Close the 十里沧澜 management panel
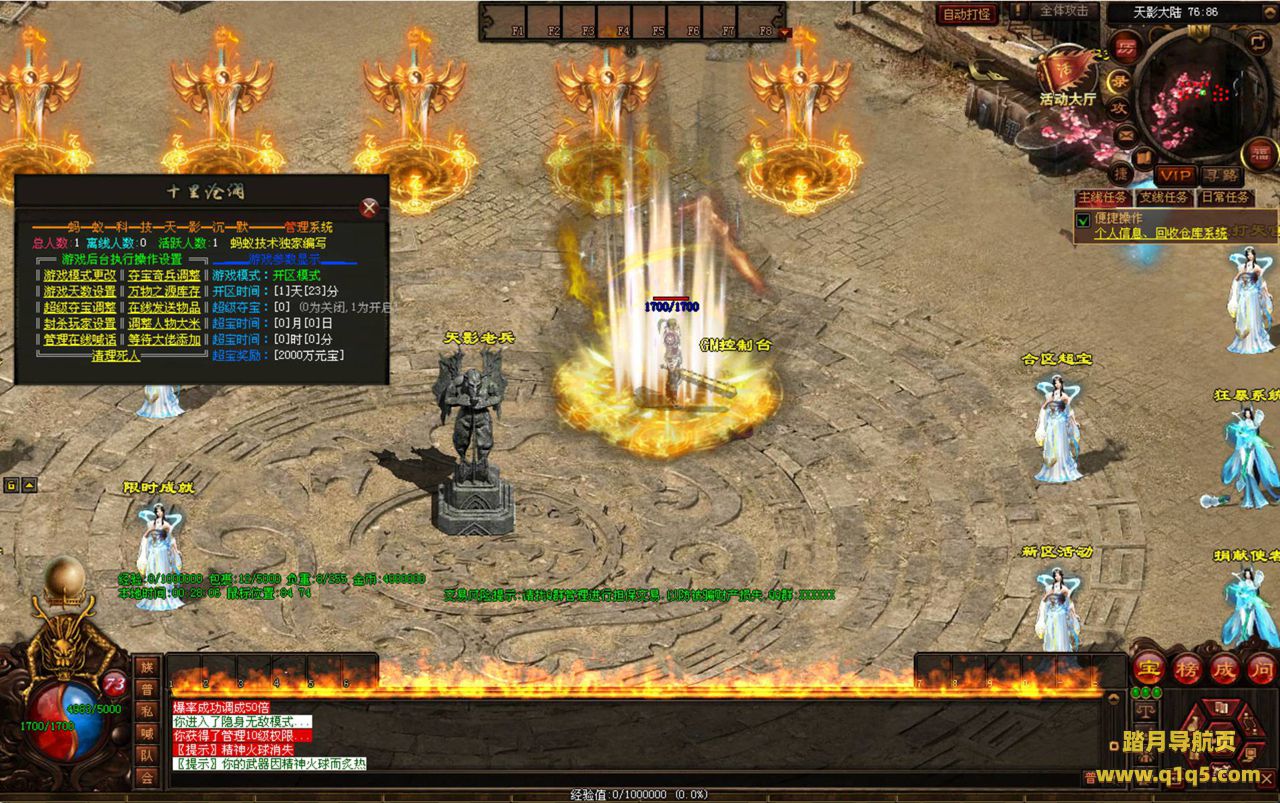The height and width of the screenshot is (803, 1280). pos(369,207)
